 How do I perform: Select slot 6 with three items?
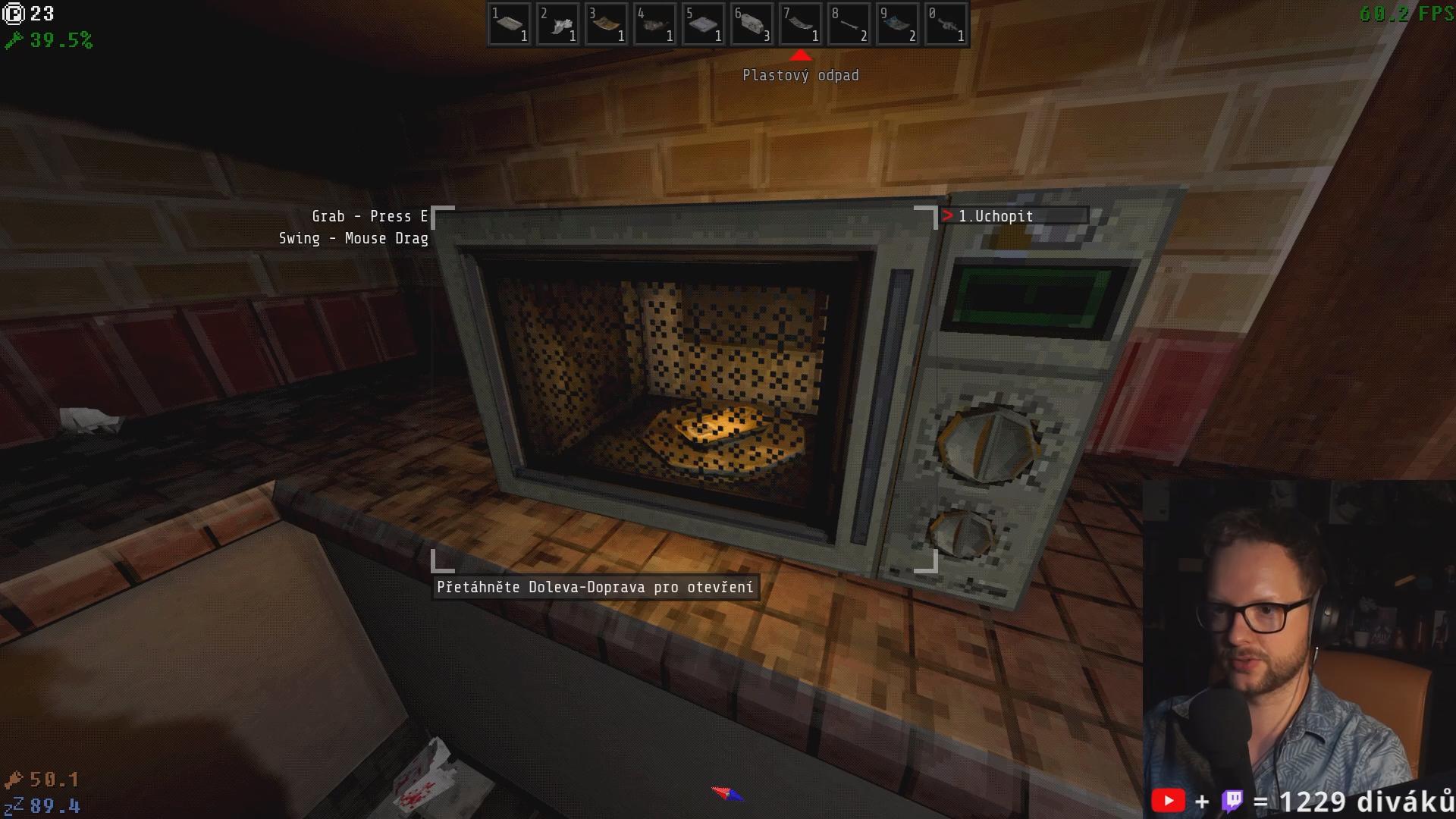752,25
